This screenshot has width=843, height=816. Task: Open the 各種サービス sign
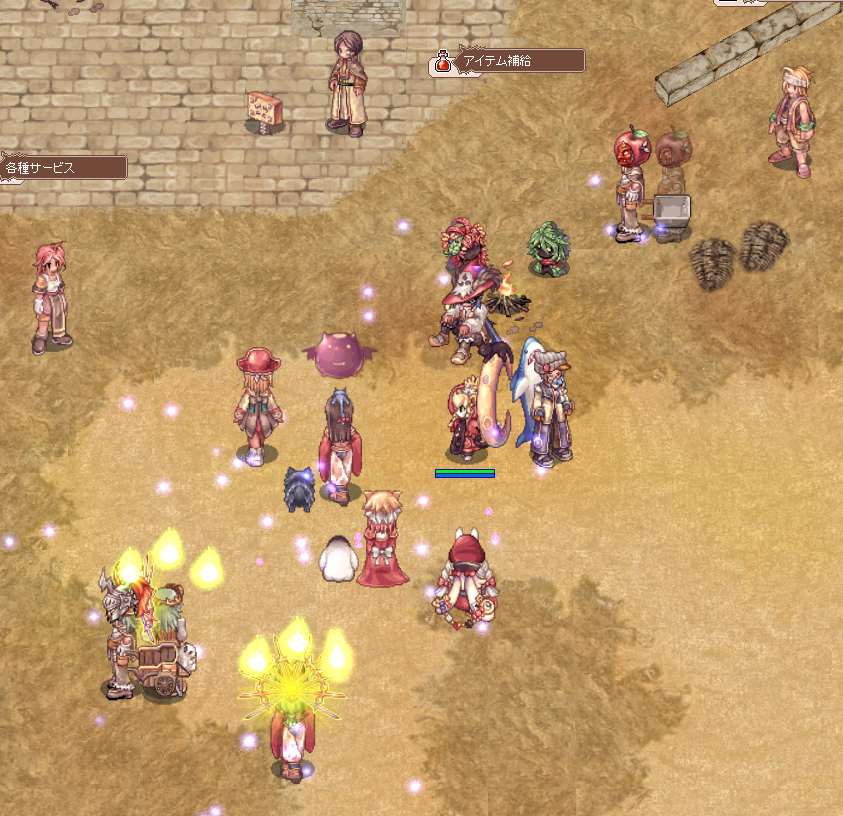[62, 168]
